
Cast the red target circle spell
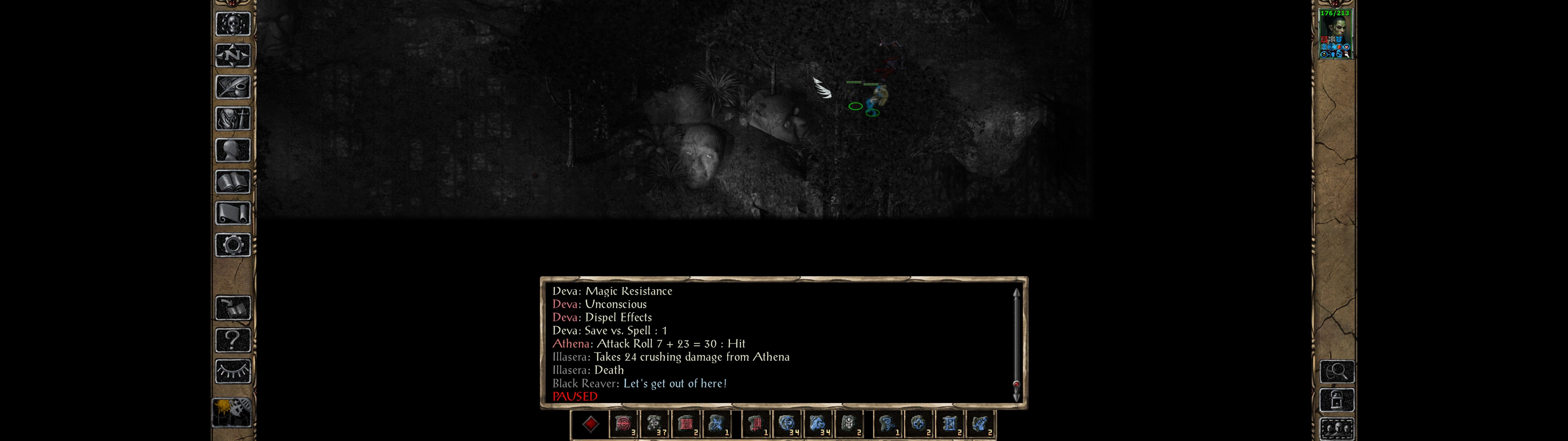point(622,424)
